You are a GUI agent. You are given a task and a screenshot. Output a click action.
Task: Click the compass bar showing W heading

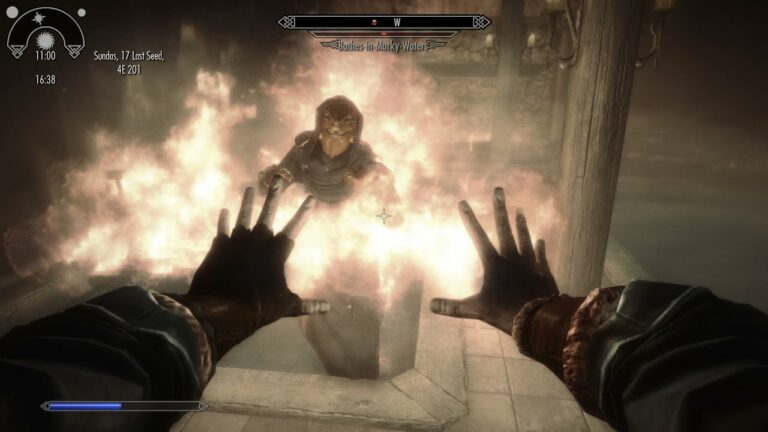coord(383,21)
